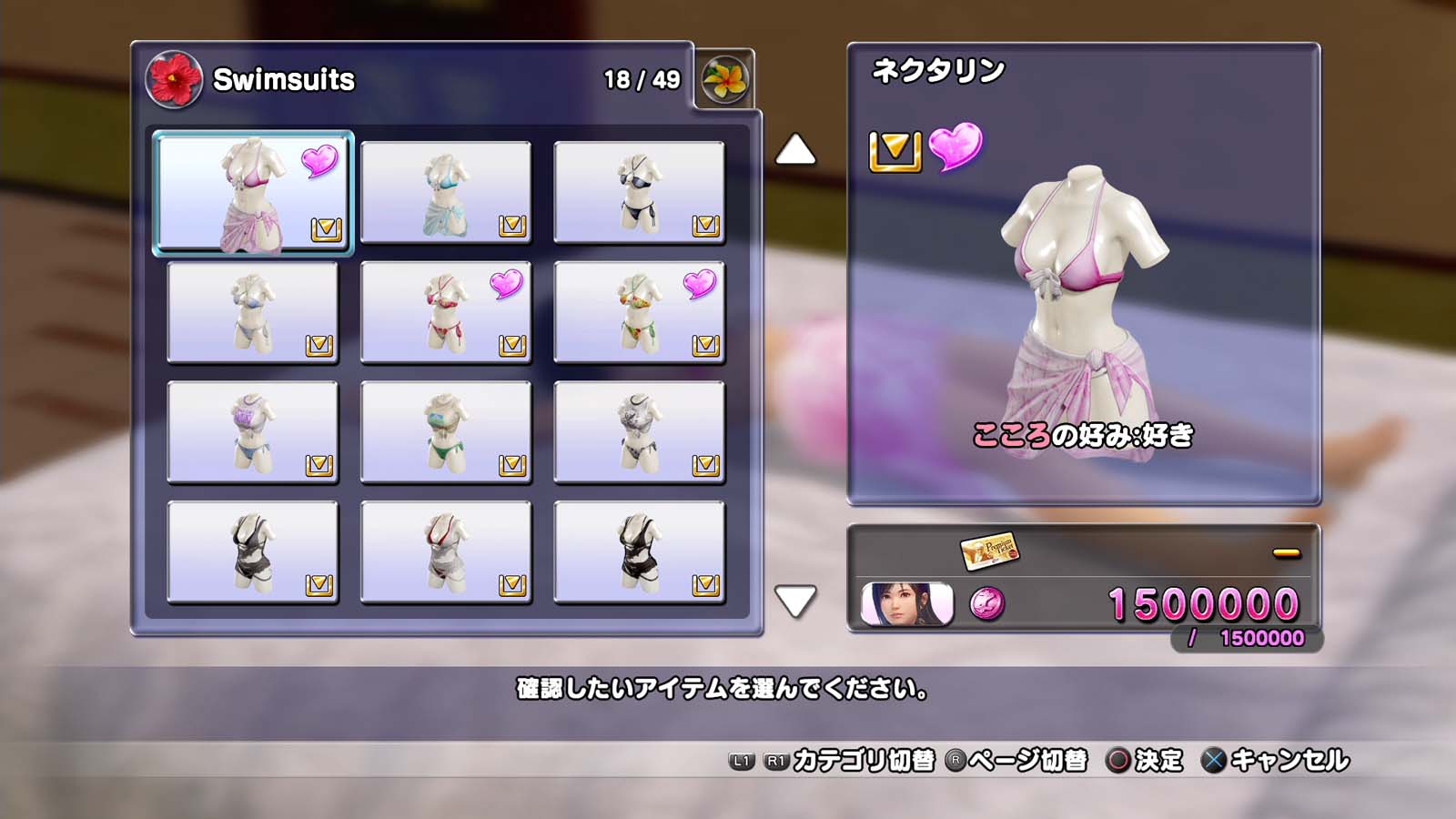Select the pink bikini with sarong tile
This screenshot has height=819, width=1456.
tap(253, 193)
